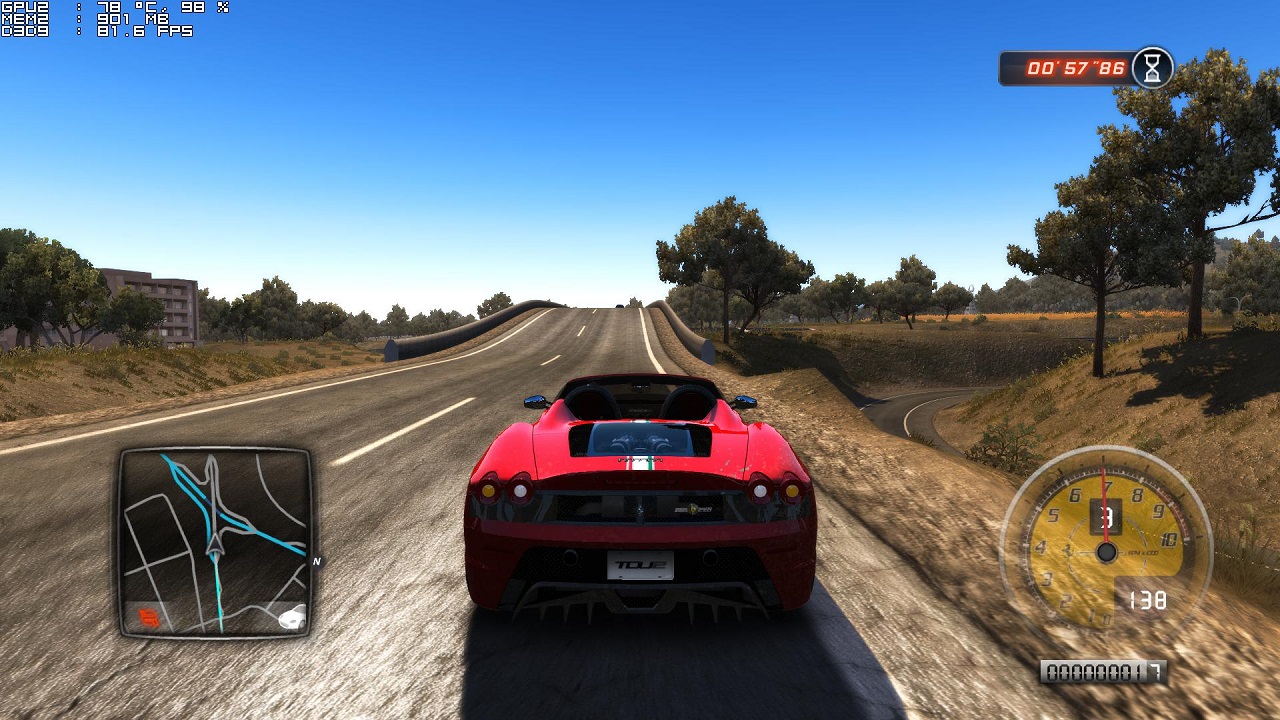Click the north compass marker on minimap
Viewport: 1280px width, 720px height.
pos(317,561)
